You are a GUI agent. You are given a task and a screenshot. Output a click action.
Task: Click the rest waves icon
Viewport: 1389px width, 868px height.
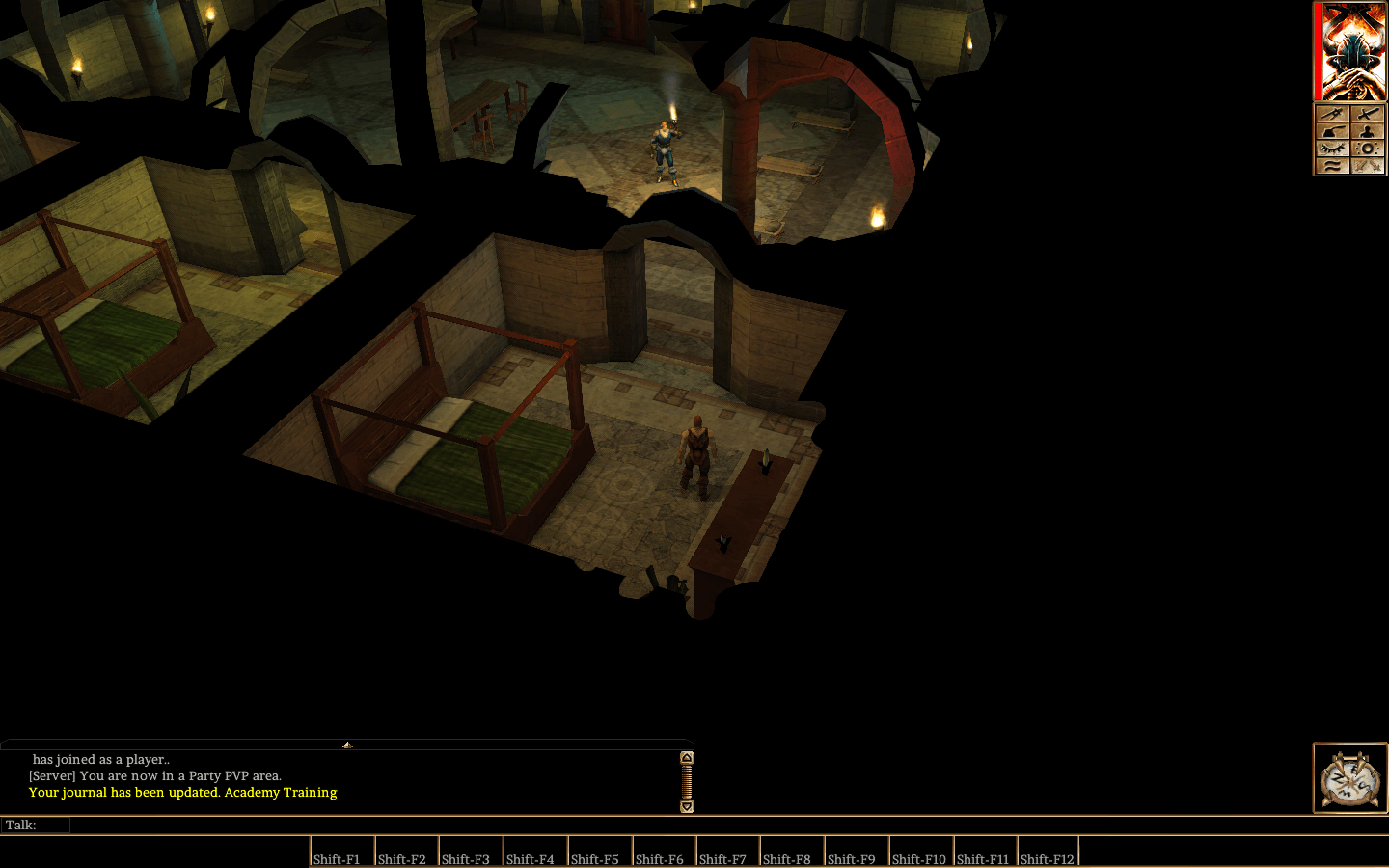pos(1333,166)
